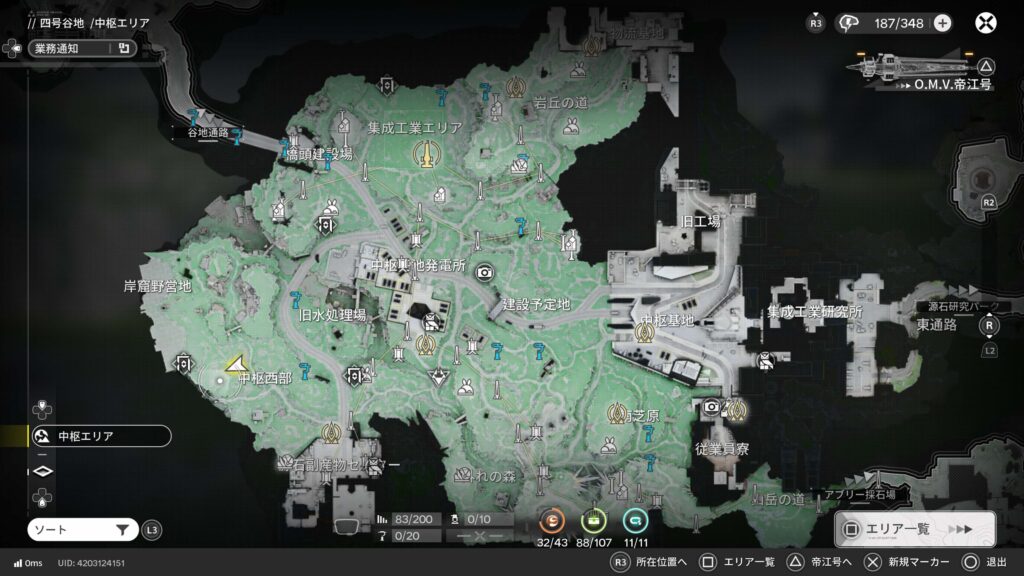Select the gold tower marker at 集成工業エリア
Viewport: 1024px width, 576px height.
tap(425, 153)
